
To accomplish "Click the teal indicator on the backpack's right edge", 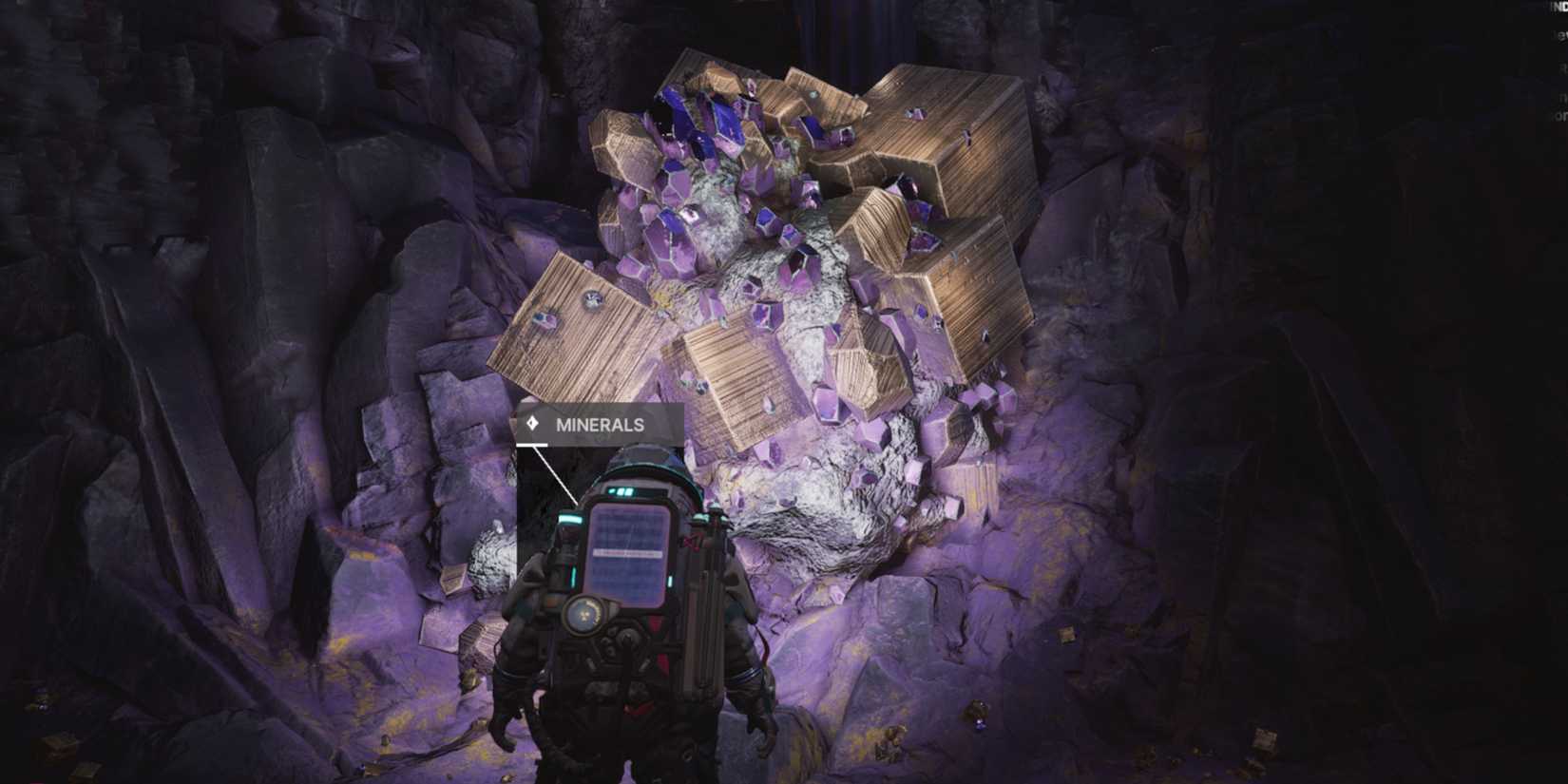I will pyautogui.click(x=701, y=517).
